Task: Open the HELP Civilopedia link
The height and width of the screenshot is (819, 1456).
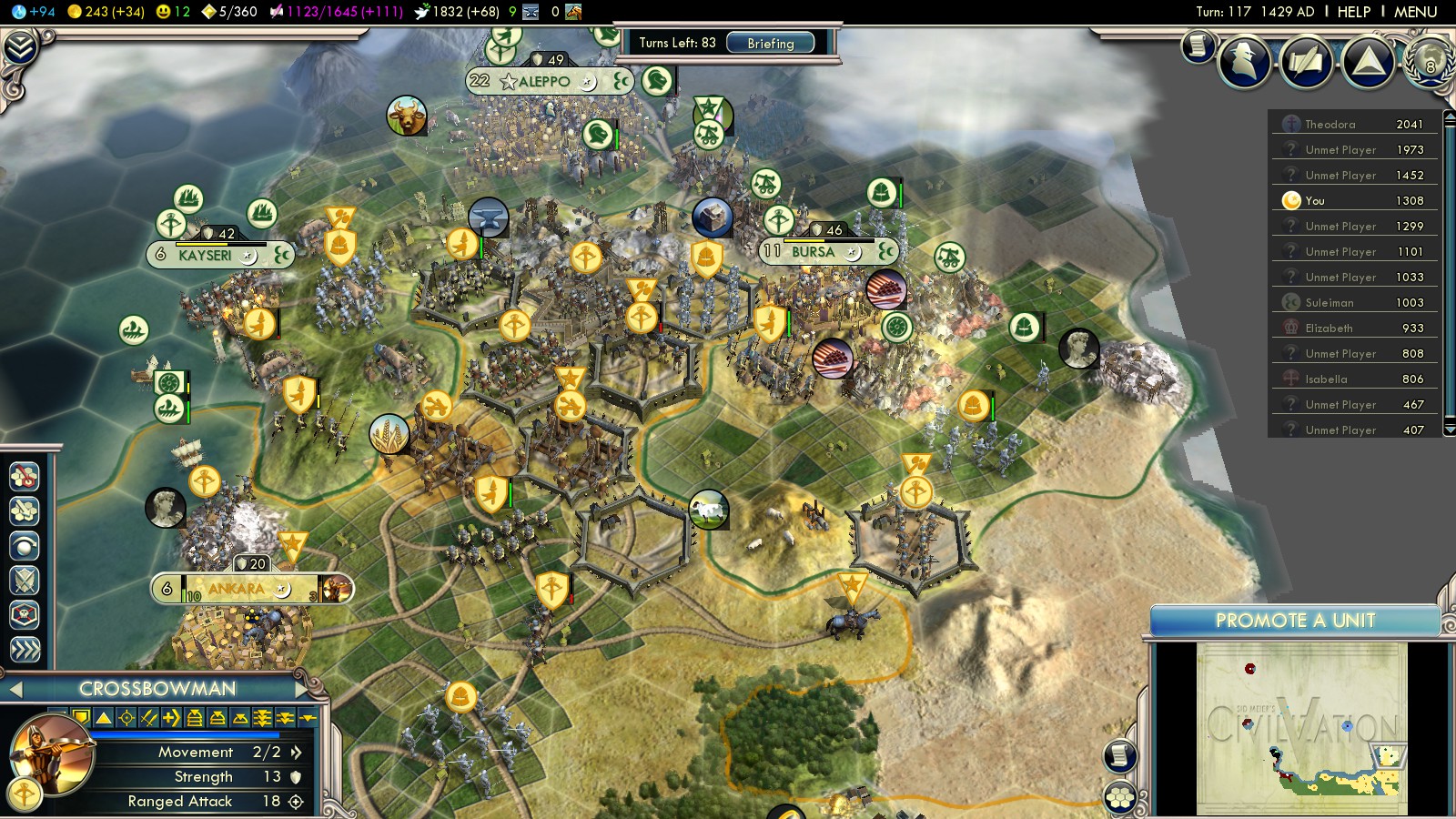Action: tap(1353, 12)
